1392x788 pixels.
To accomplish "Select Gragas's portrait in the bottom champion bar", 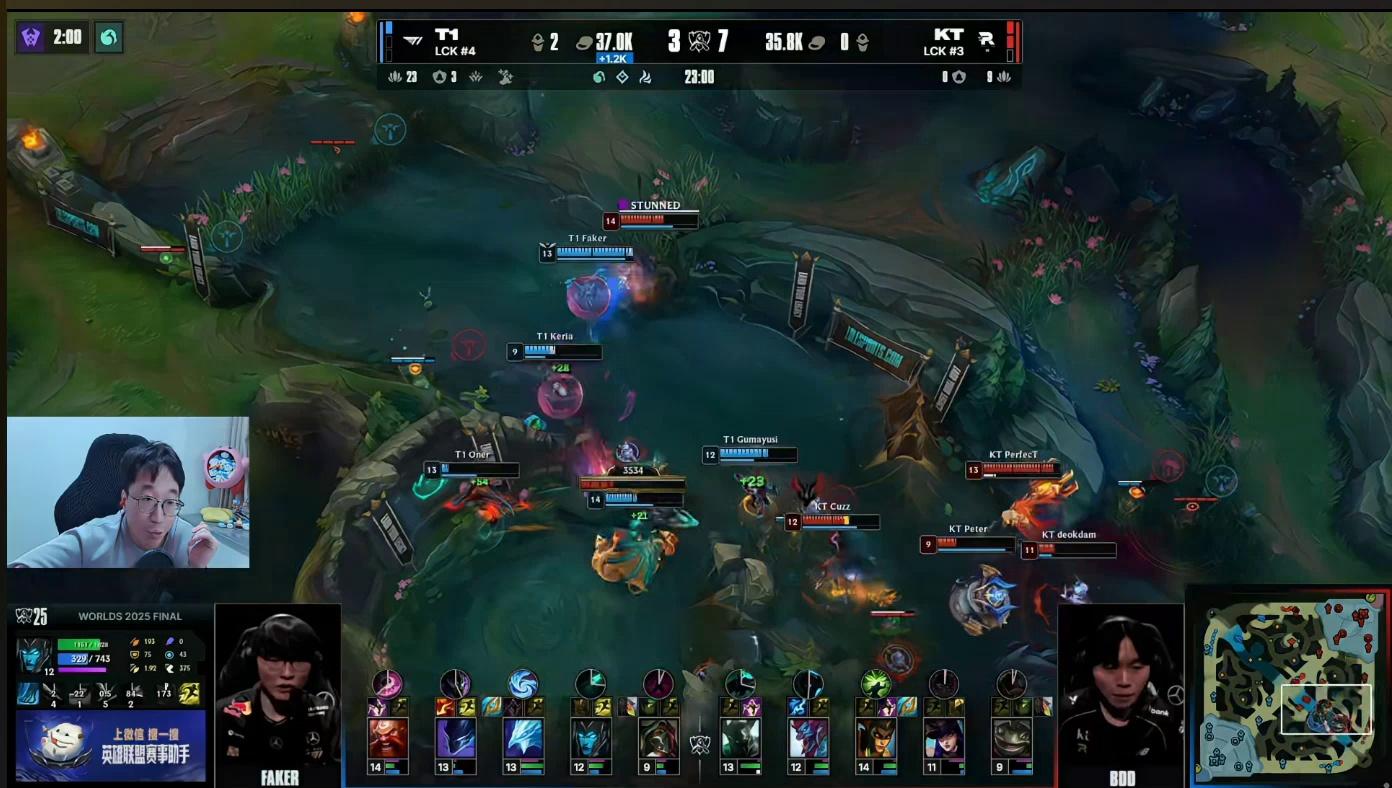I will coord(388,739).
